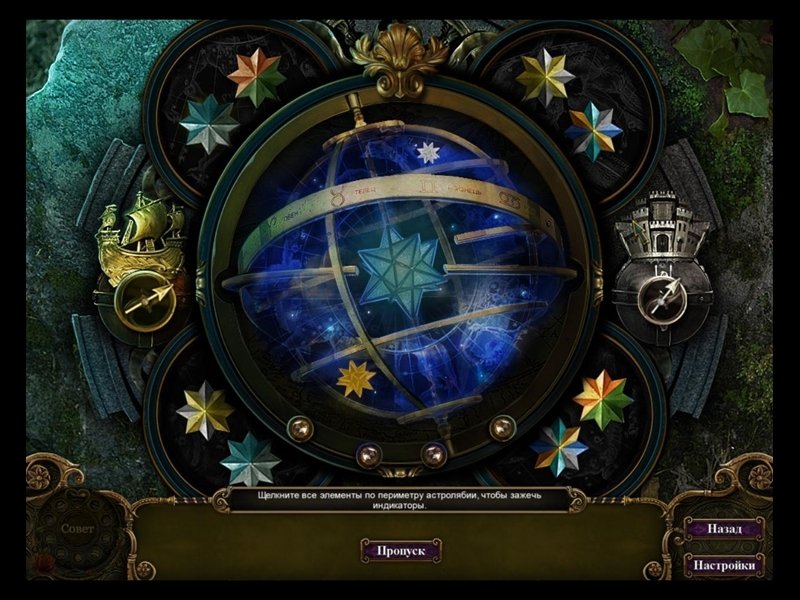Click the small white star inside the astrolabe
The height and width of the screenshot is (600, 800).
pyautogui.click(x=428, y=152)
